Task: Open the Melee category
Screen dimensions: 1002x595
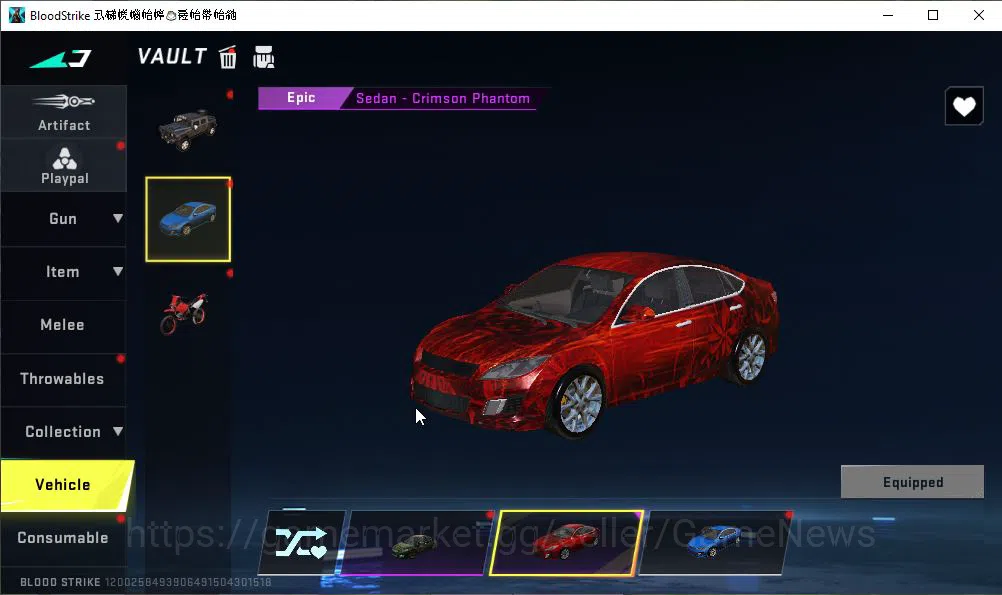Action: tap(62, 325)
